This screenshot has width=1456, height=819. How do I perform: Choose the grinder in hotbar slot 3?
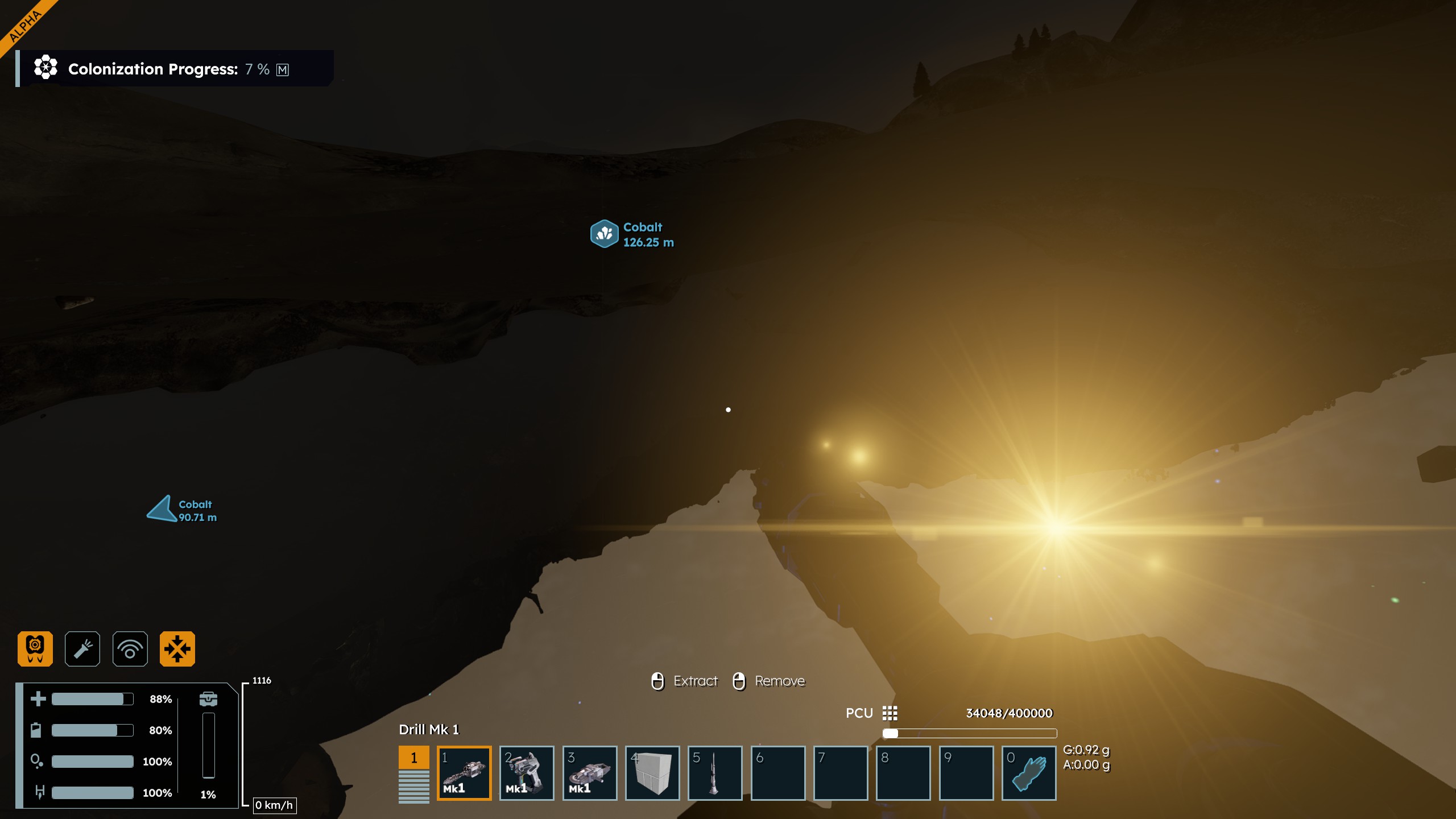coord(589,772)
